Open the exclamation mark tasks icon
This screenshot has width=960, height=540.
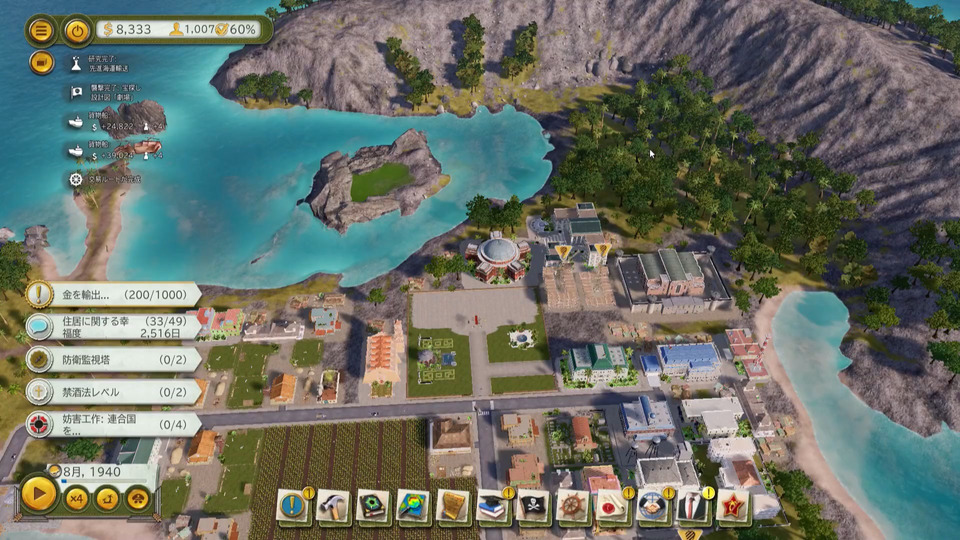click(293, 506)
